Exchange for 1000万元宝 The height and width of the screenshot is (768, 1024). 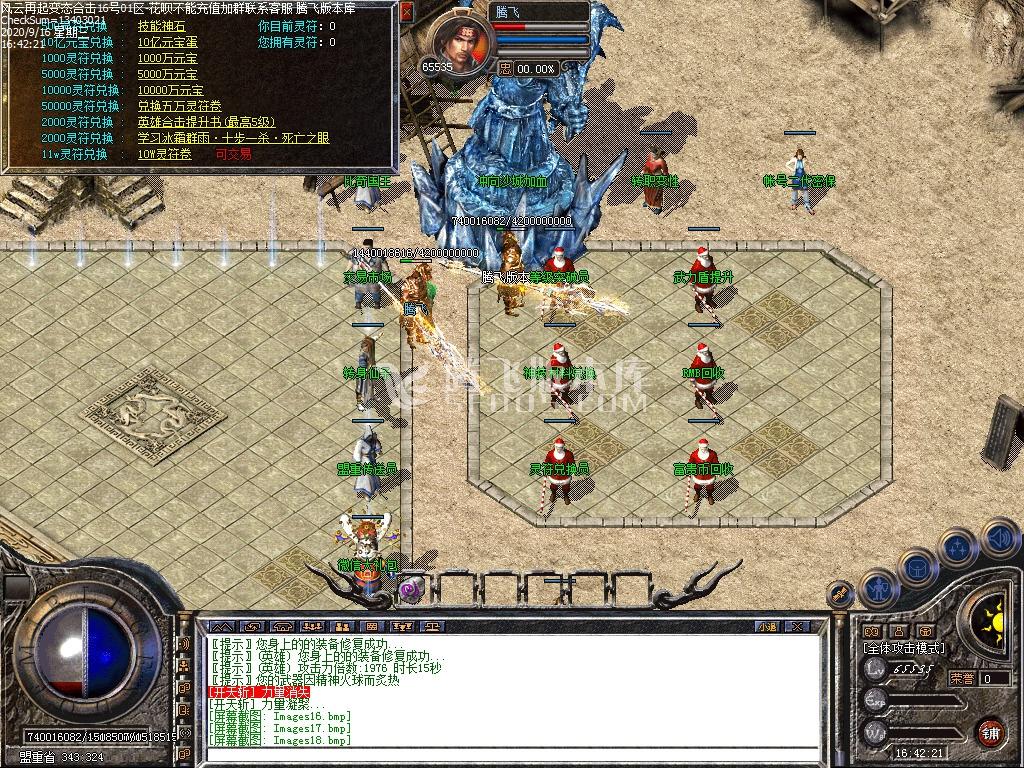click(168, 58)
